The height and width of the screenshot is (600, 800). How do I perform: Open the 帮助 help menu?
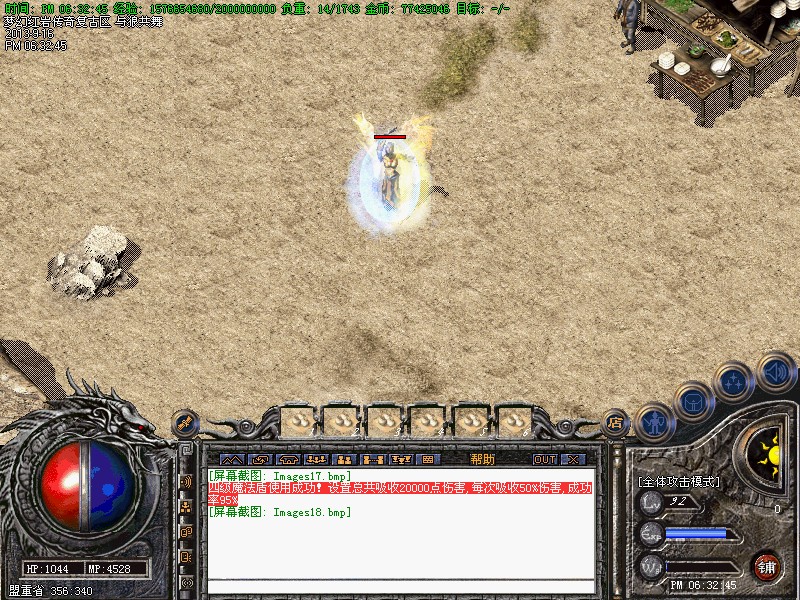coord(482,459)
